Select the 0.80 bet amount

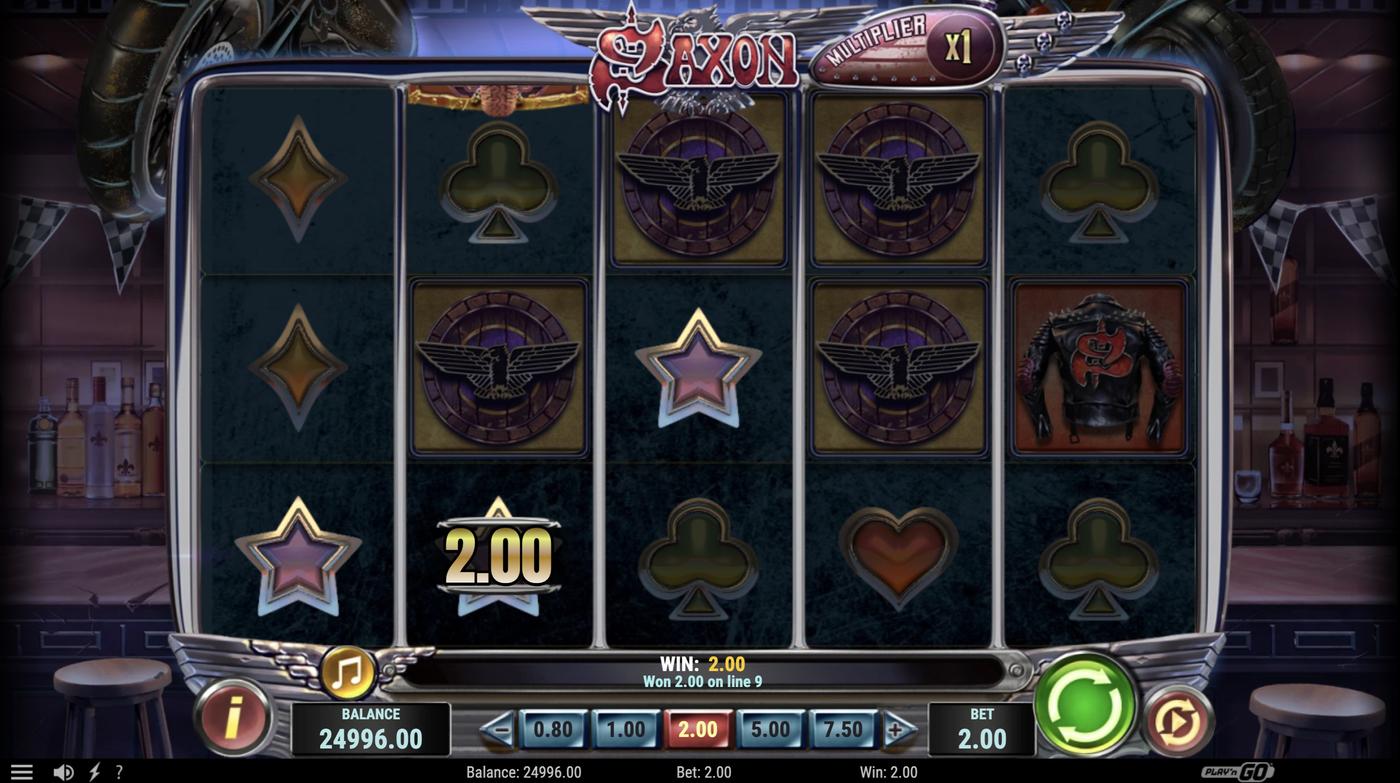coord(553,729)
